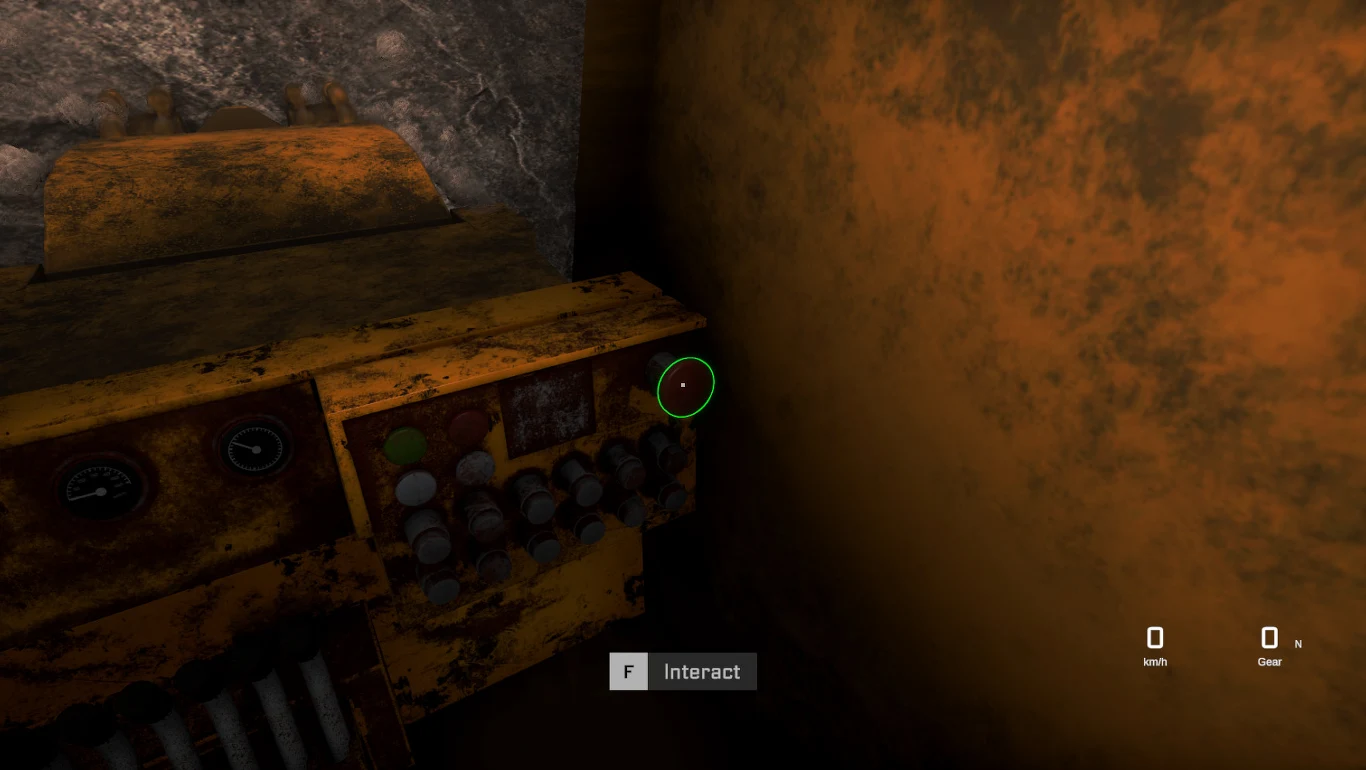Click the 'Interact' text label
1366x770 pixels.
click(x=702, y=671)
